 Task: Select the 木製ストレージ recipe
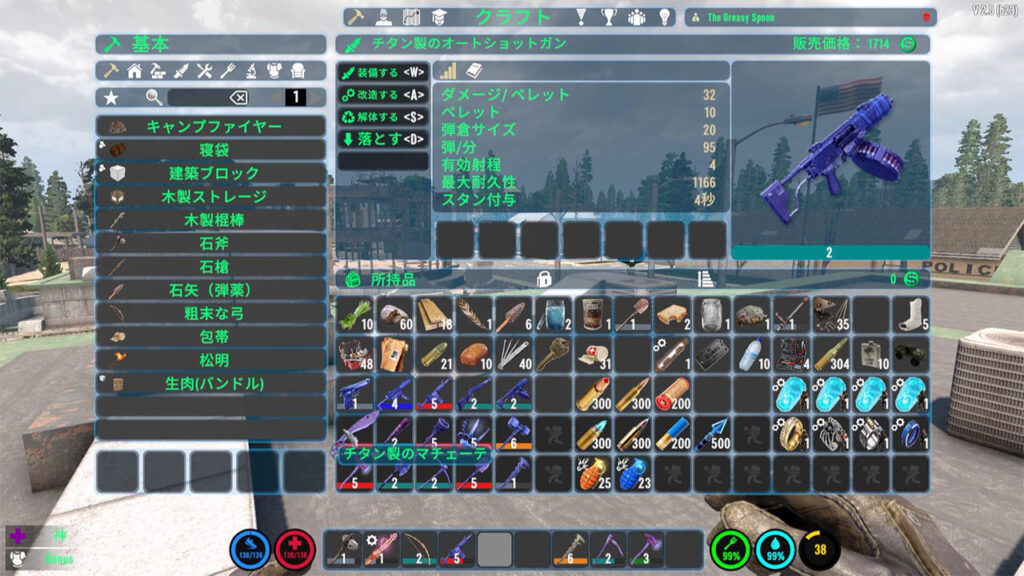(x=211, y=197)
